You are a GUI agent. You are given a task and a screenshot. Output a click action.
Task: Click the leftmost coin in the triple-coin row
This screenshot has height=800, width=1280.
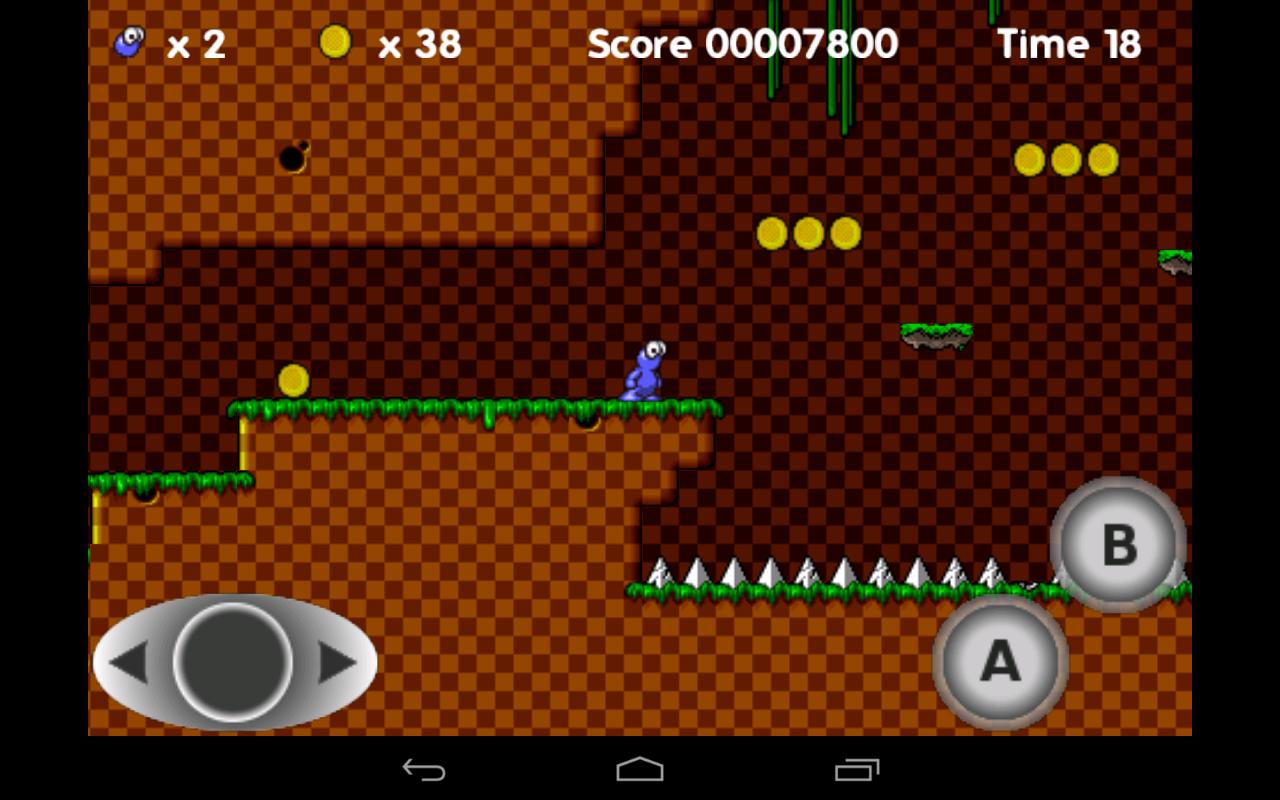(772, 231)
